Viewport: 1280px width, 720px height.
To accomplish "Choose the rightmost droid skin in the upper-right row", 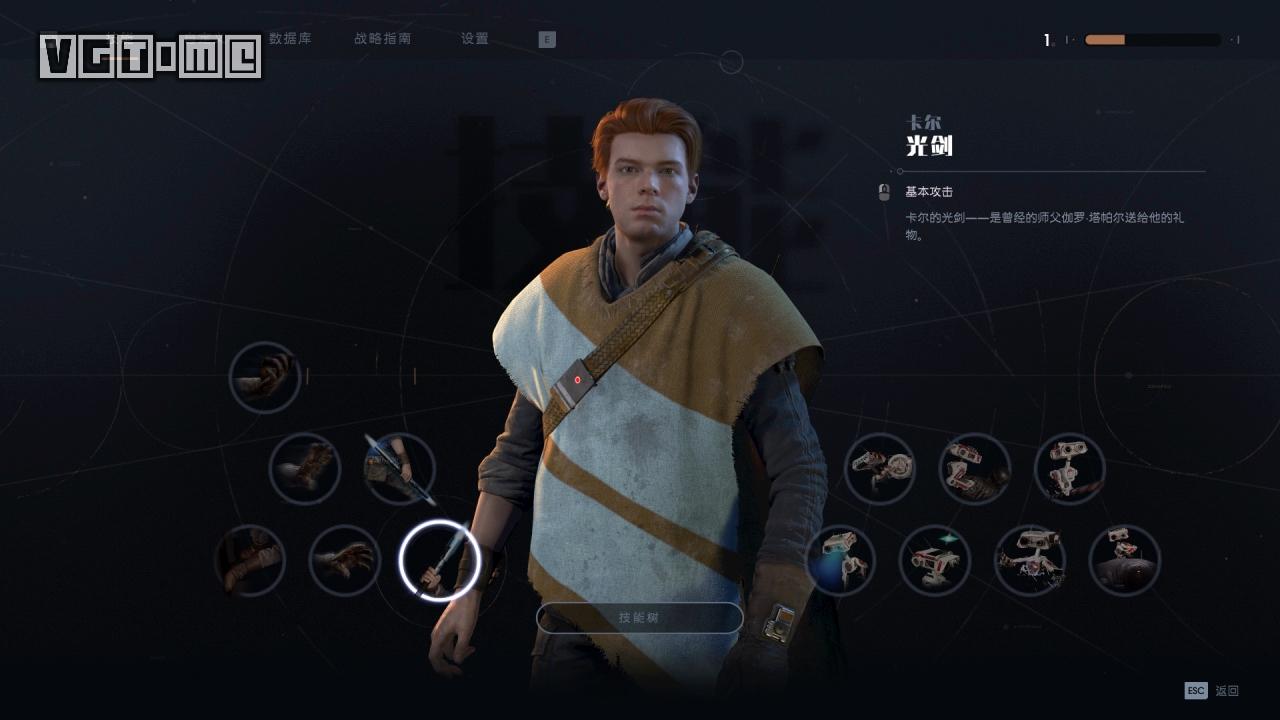I will pos(1068,468).
